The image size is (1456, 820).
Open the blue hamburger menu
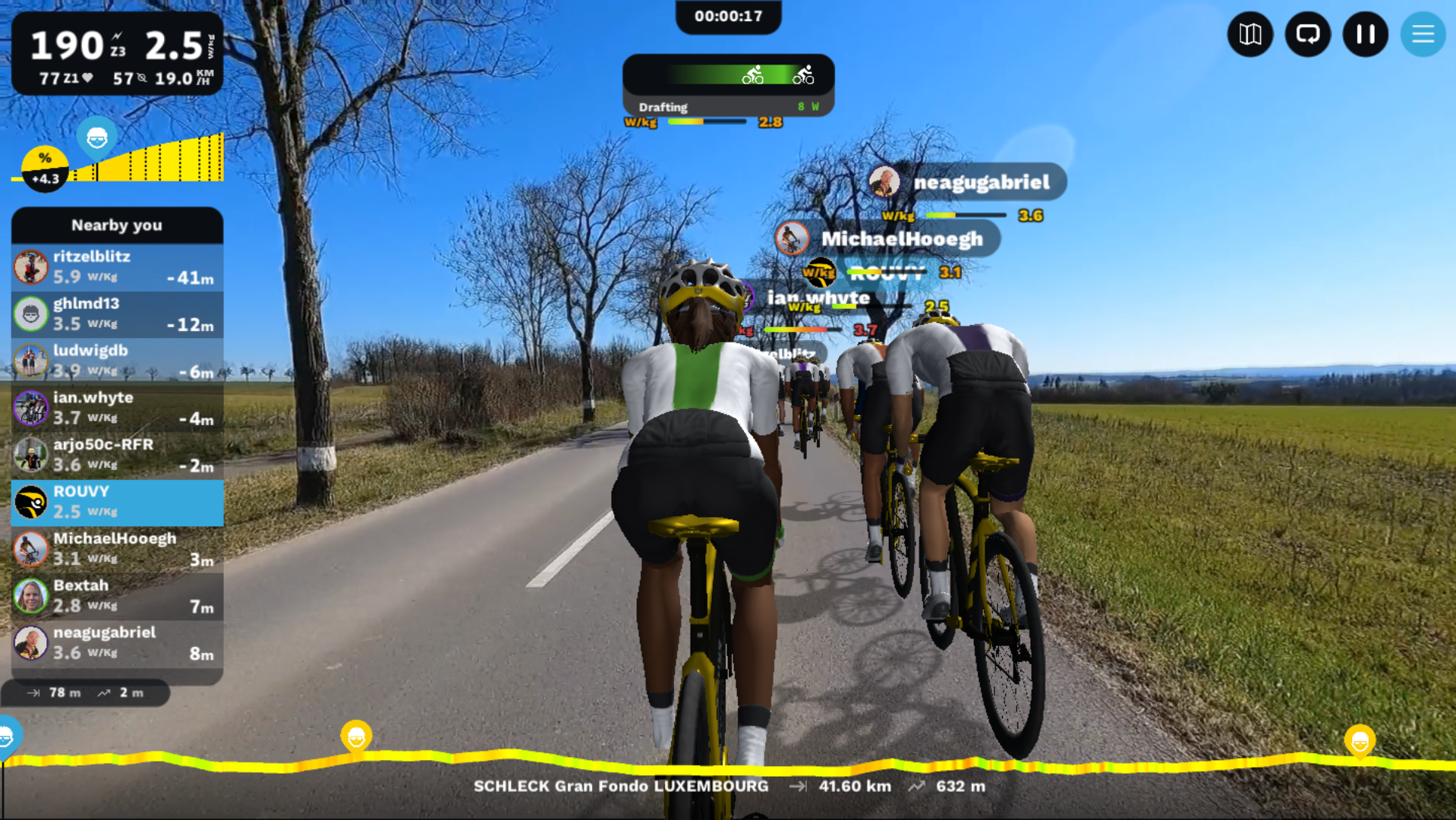click(x=1422, y=34)
